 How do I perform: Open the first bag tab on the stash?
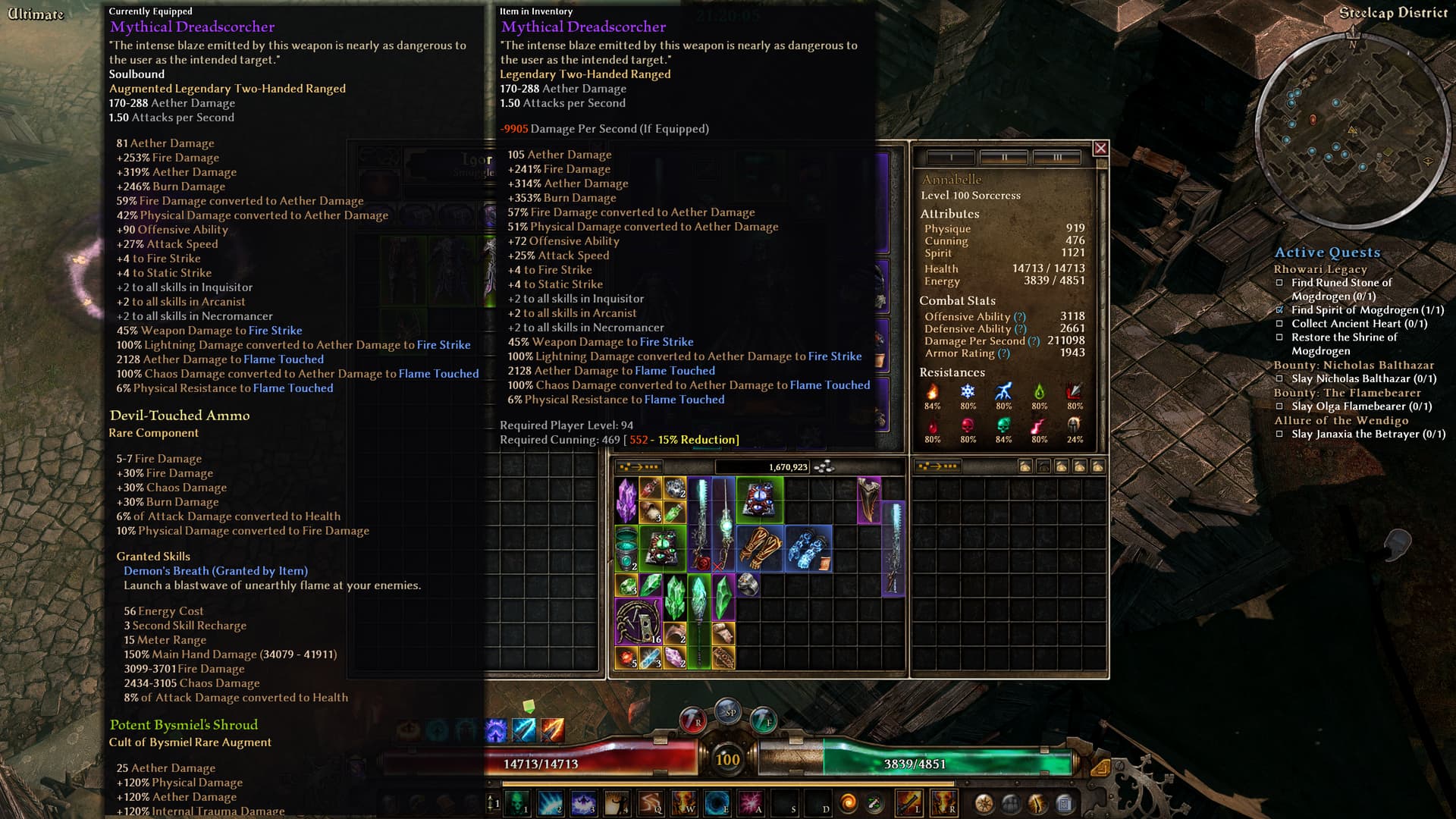1025,466
